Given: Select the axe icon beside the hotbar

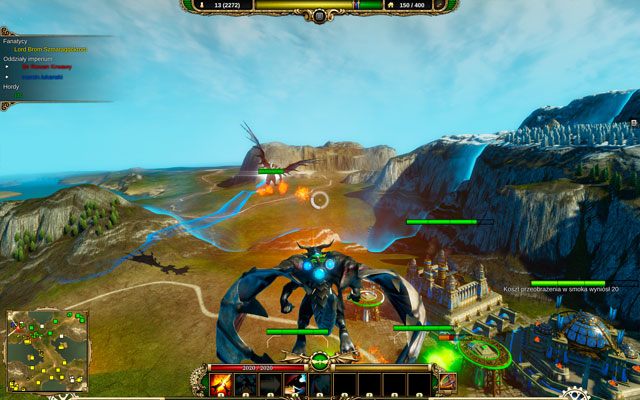Looking at the screenshot, I should click(447, 382).
